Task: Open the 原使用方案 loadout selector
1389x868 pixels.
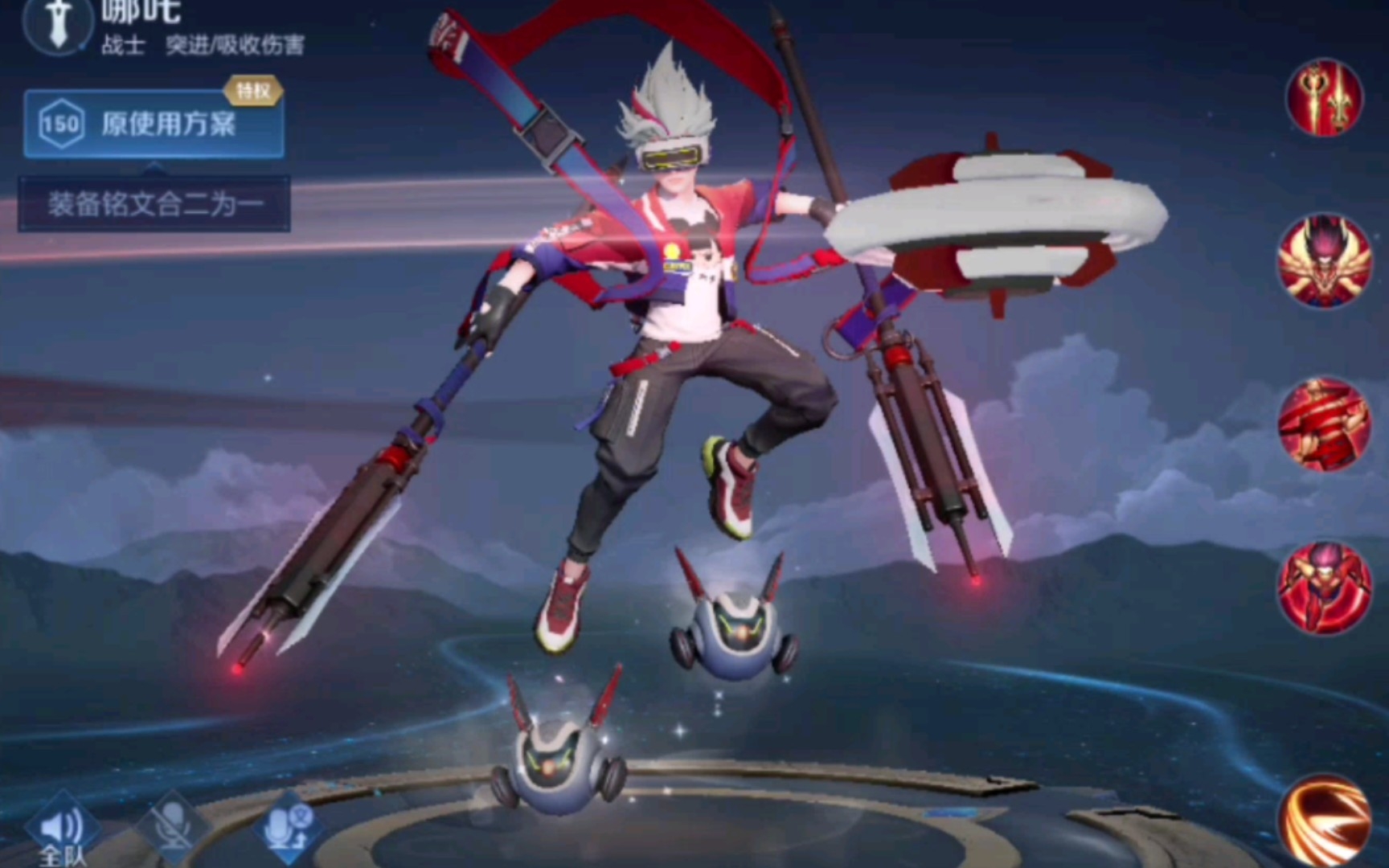Action: [x=153, y=124]
